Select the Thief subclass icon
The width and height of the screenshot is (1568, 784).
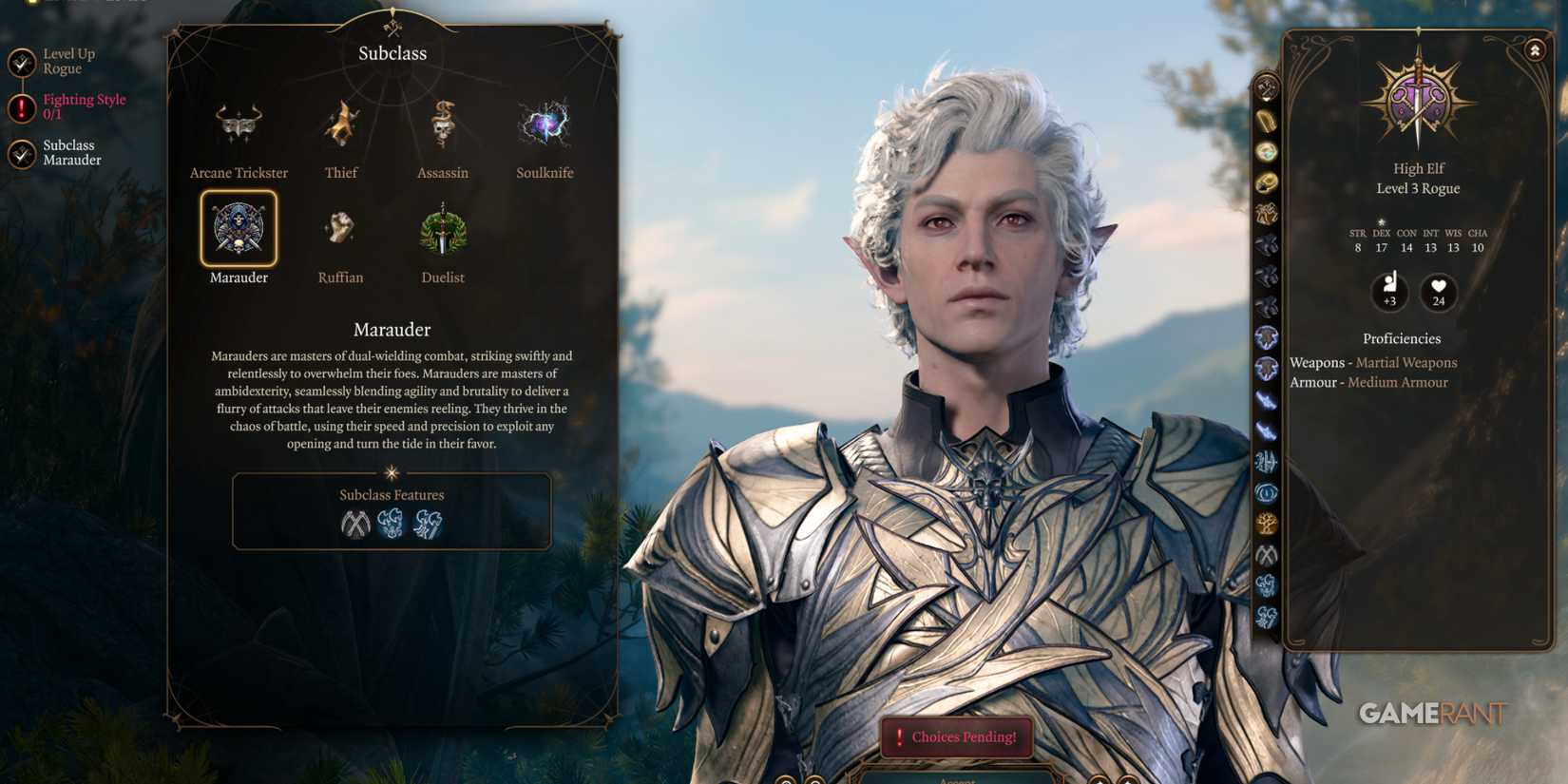[339, 122]
